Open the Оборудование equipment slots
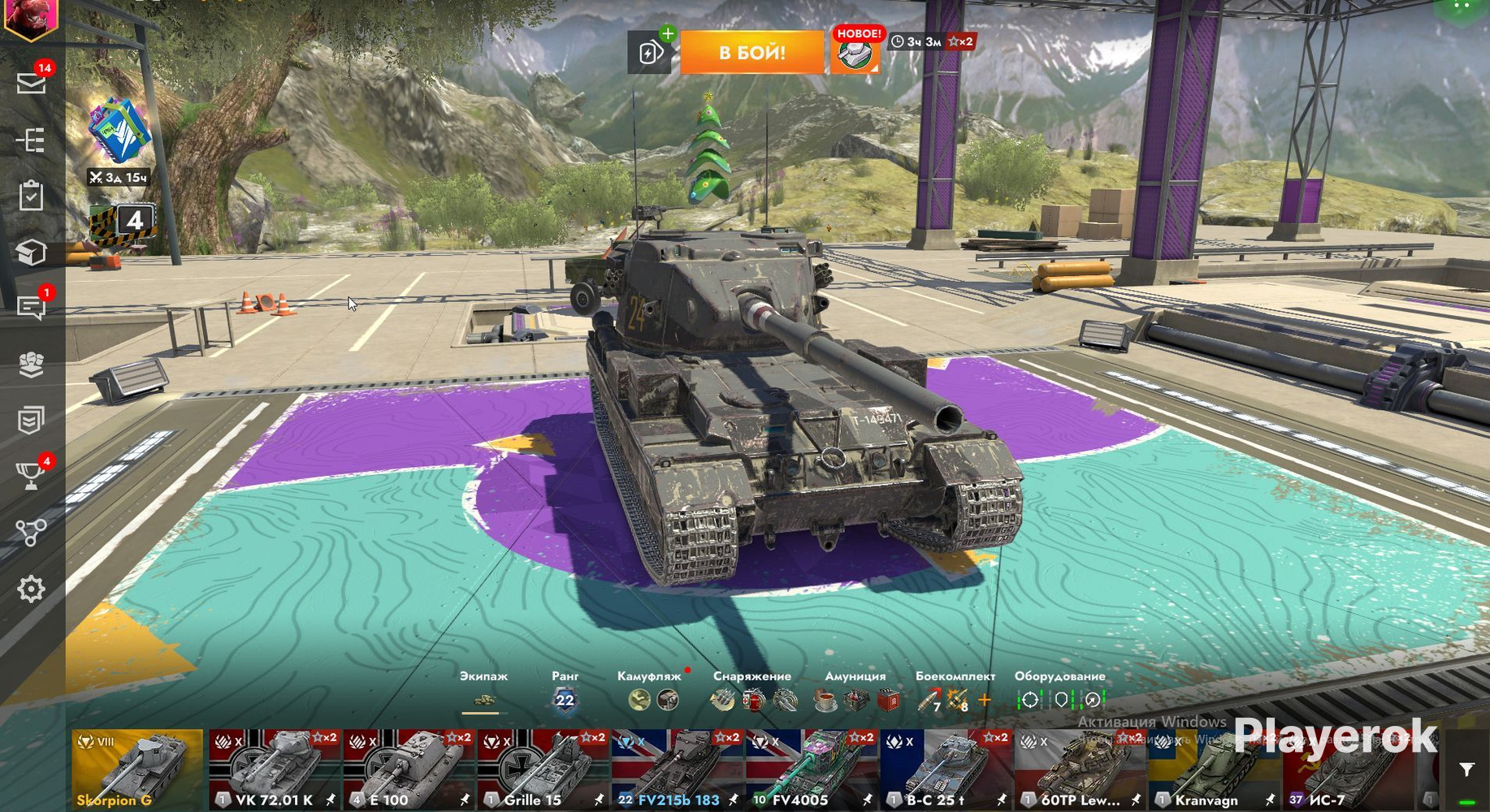The height and width of the screenshot is (812, 1490). (x=1060, y=699)
